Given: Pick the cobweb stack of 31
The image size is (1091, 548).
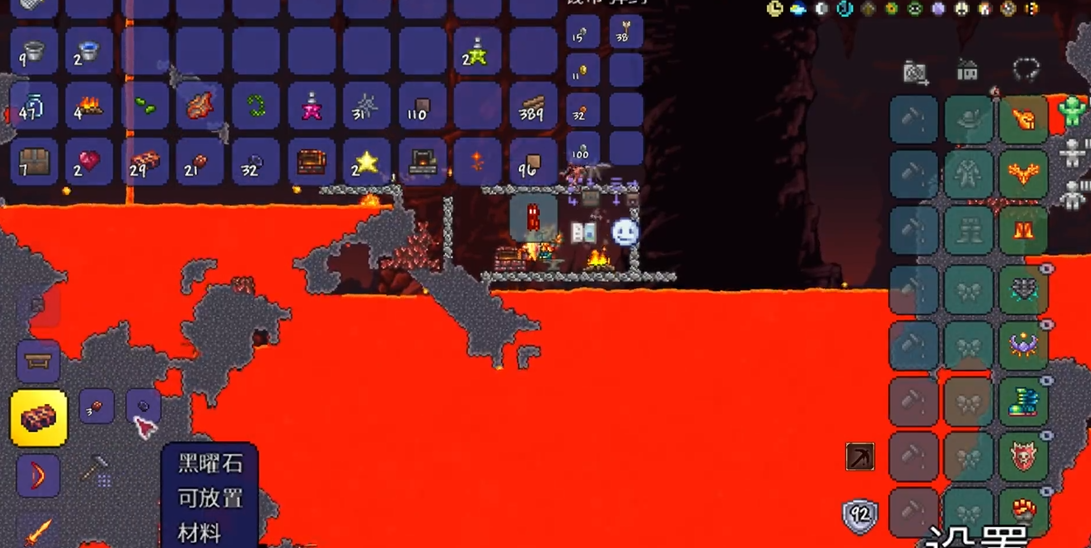Looking at the screenshot, I should pyautogui.click(x=366, y=106).
